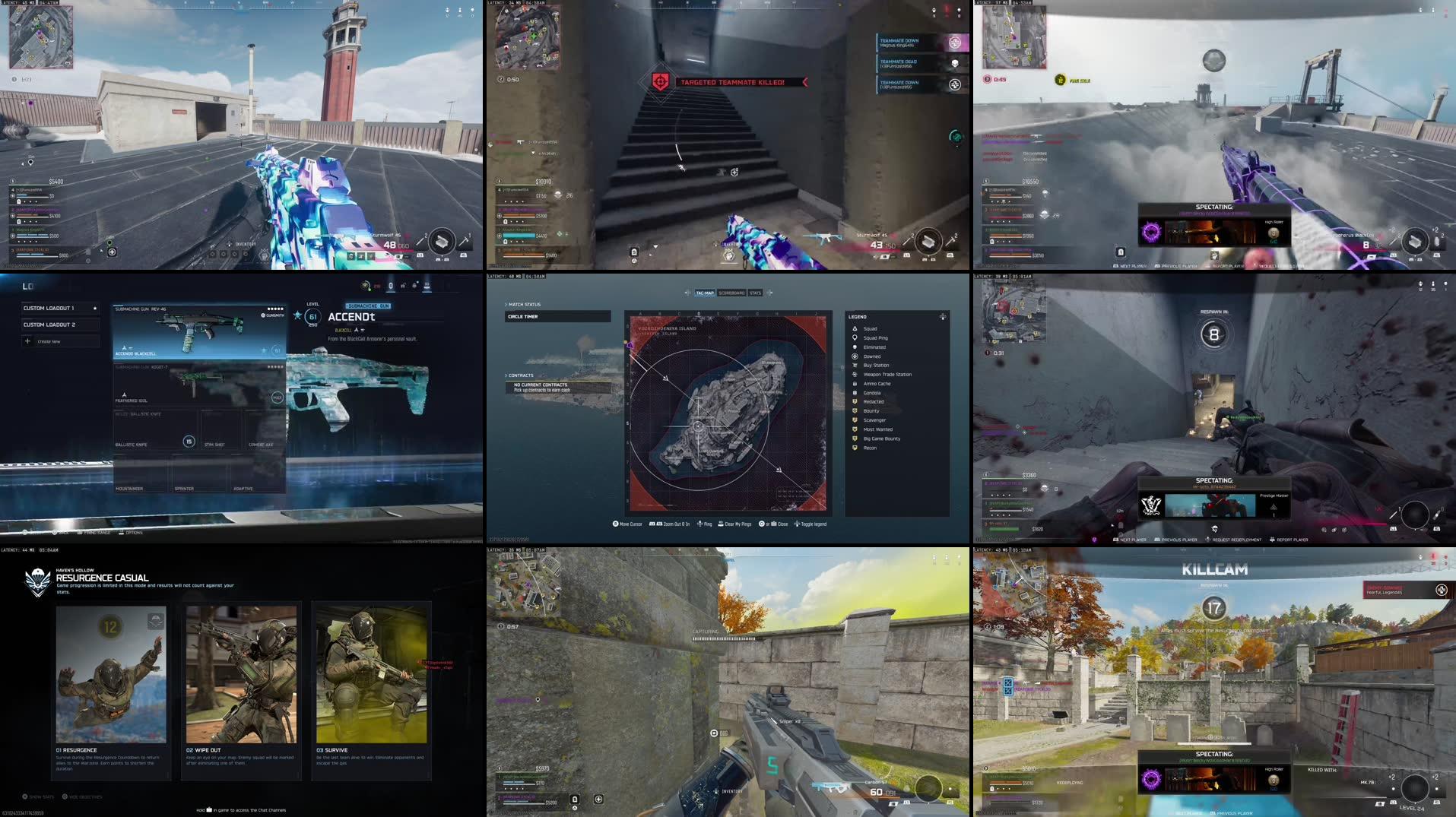Select the Gondola icon in the tac-map legend
Screen dimensions: 1456x817
pyautogui.click(x=854, y=393)
